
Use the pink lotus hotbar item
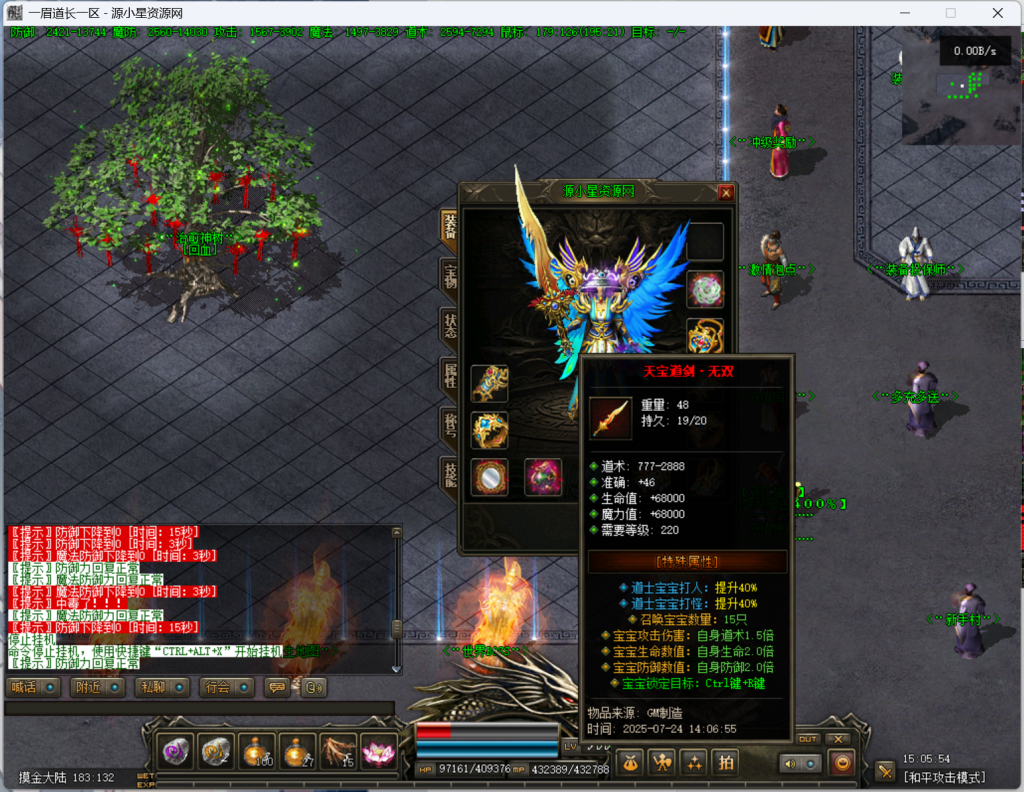(x=379, y=752)
